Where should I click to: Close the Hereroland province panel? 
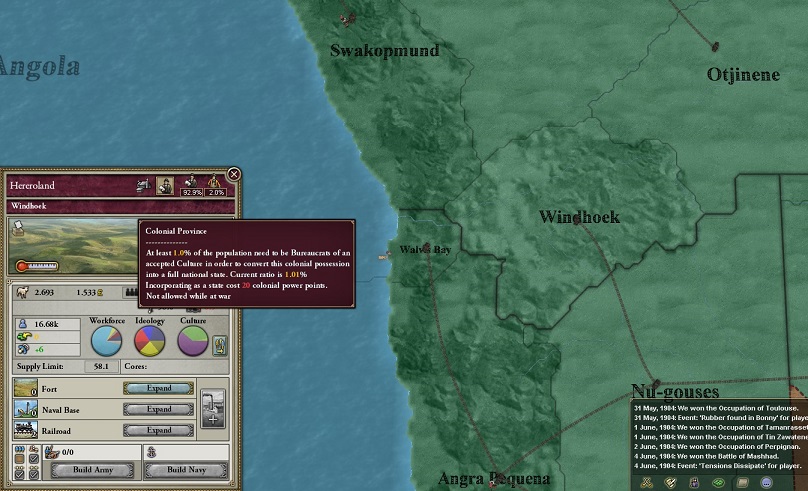click(x=234, y=174)
